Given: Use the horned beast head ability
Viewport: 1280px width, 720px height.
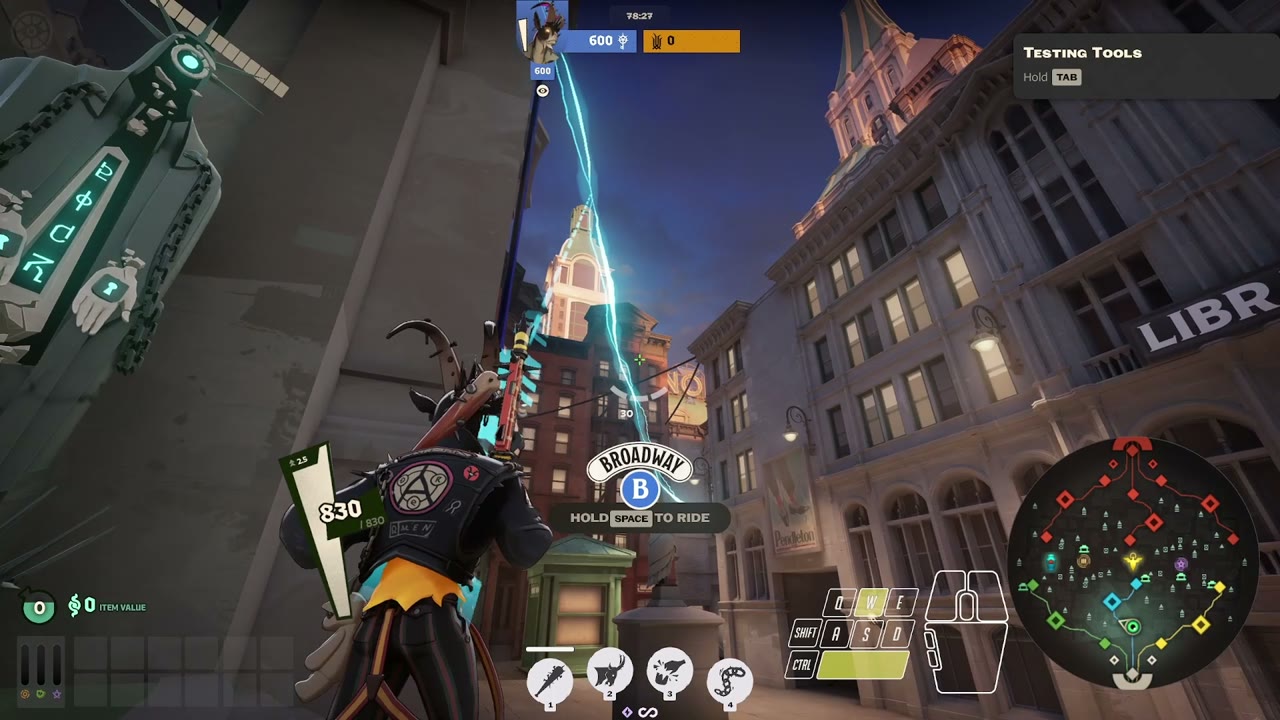Looking at the screenshot, I should [x=610, y=677].
